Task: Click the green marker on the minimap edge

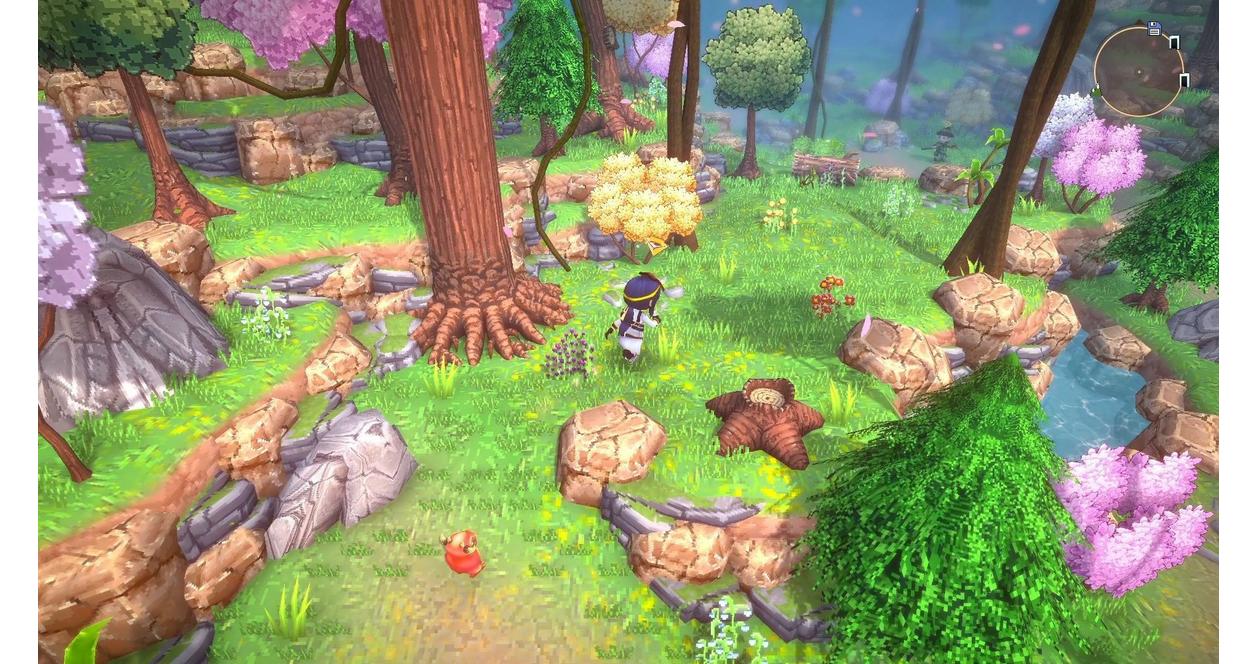Action: (x=1097, y=93)
